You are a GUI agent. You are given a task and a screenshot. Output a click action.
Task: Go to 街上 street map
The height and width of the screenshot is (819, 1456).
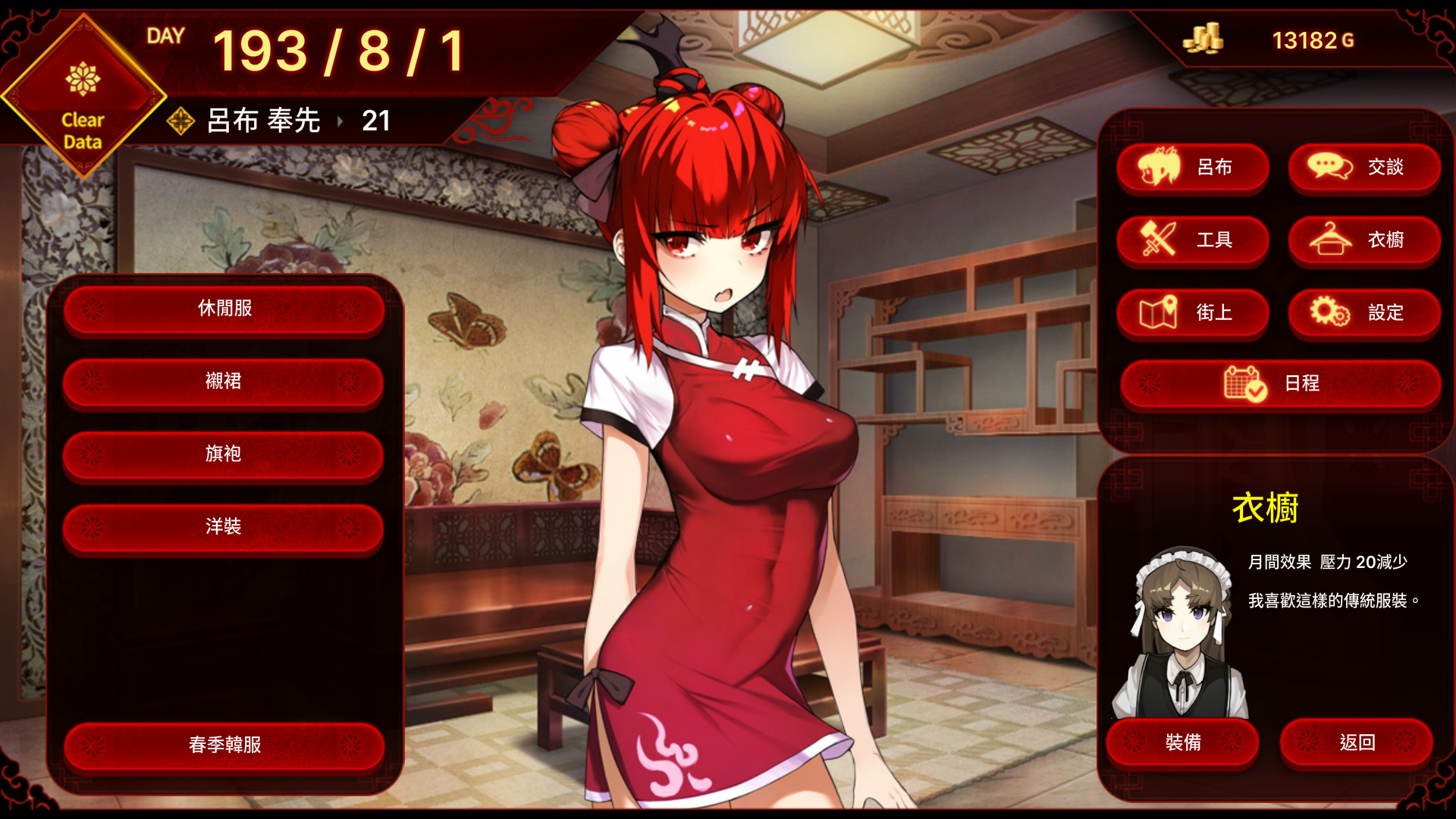click(1193, 313)
